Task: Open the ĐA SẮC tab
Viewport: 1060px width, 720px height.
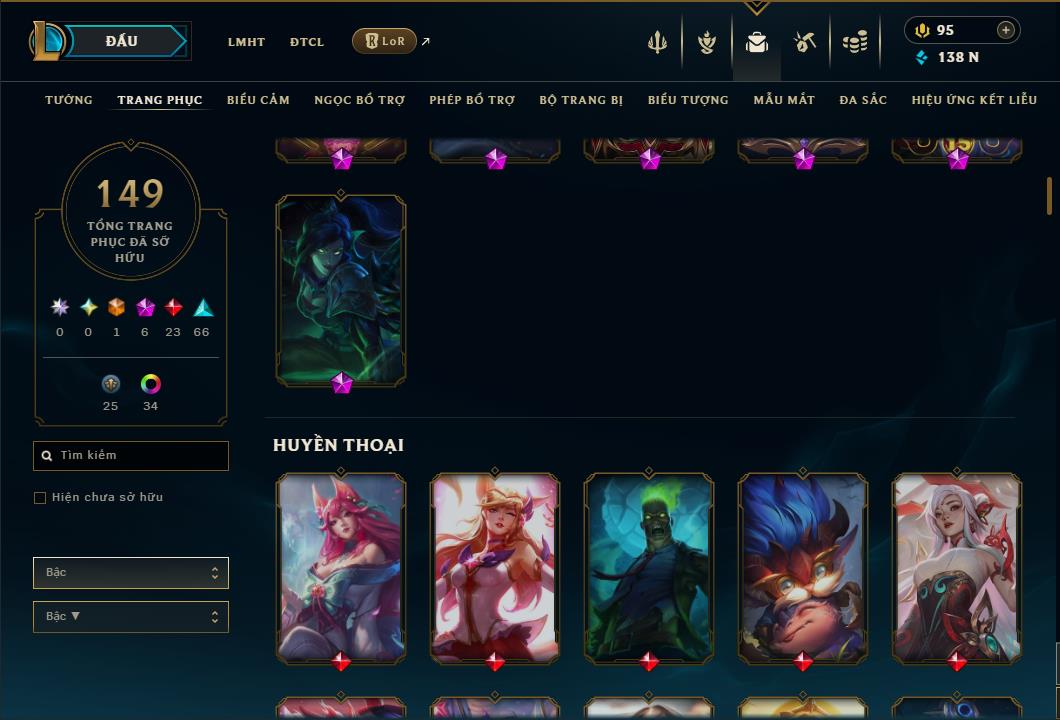Action: [x=863, y=100]
